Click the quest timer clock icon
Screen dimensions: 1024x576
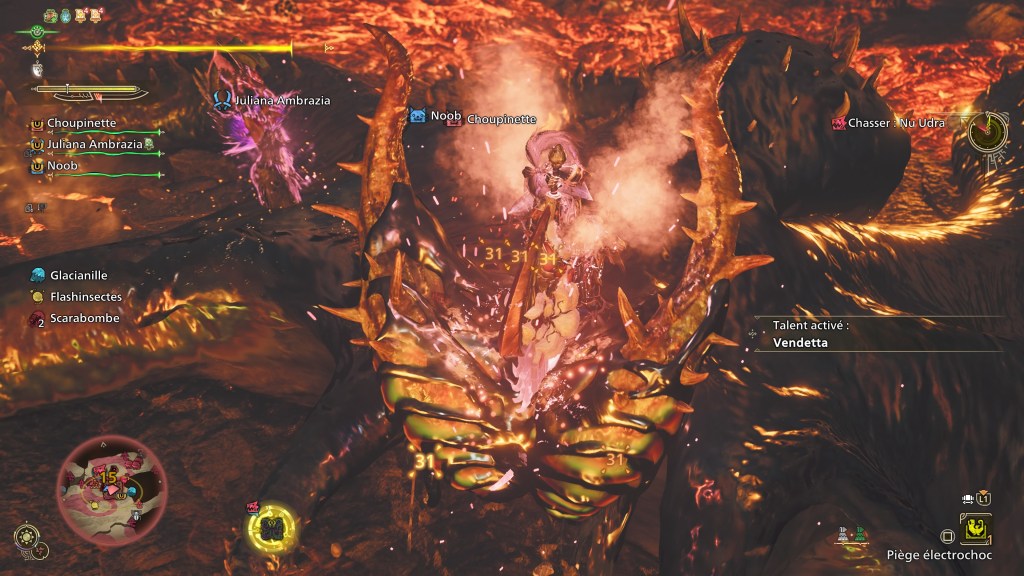pyautogui.click(x=986, y=130)
